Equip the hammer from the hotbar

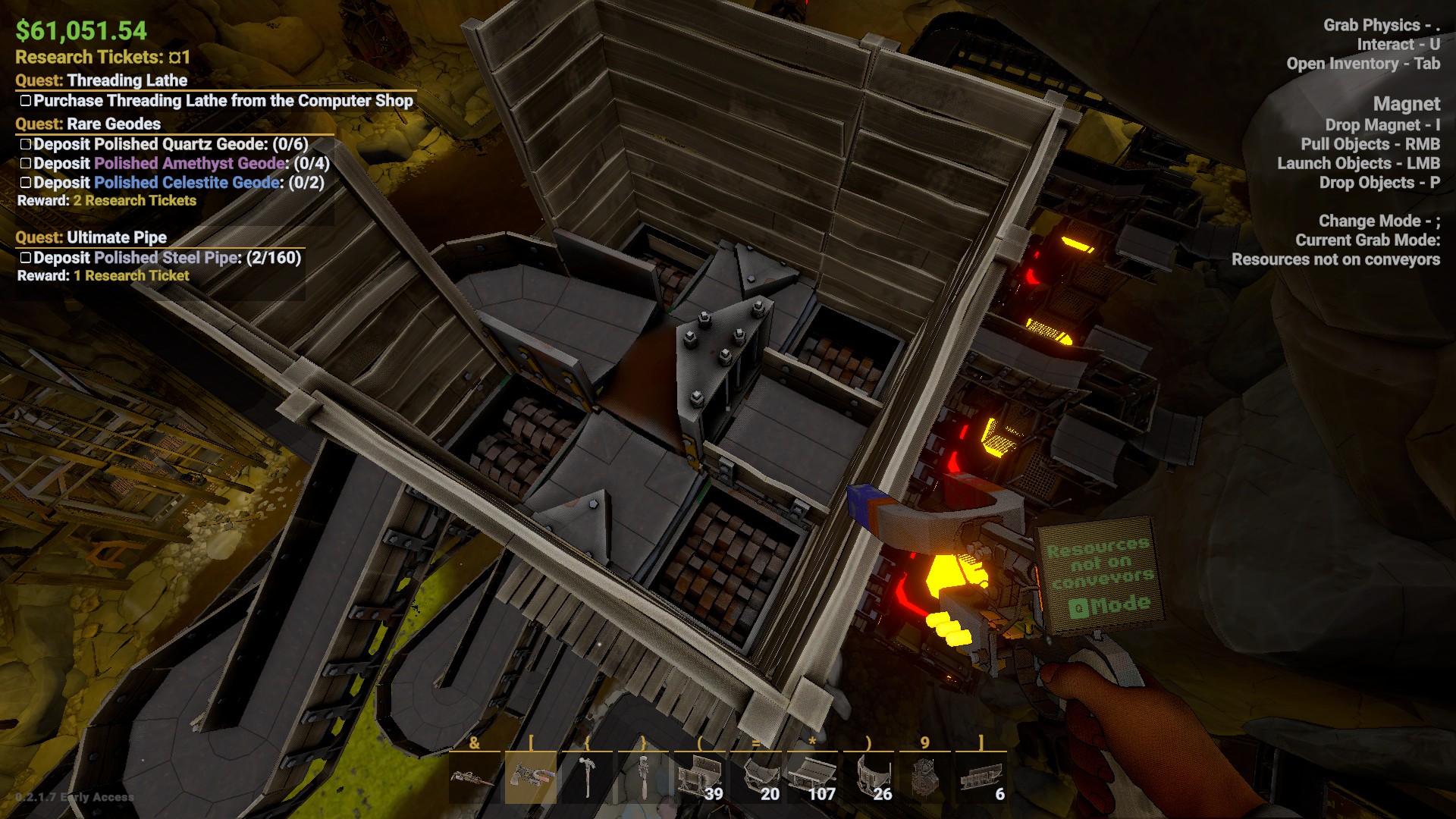586,778
